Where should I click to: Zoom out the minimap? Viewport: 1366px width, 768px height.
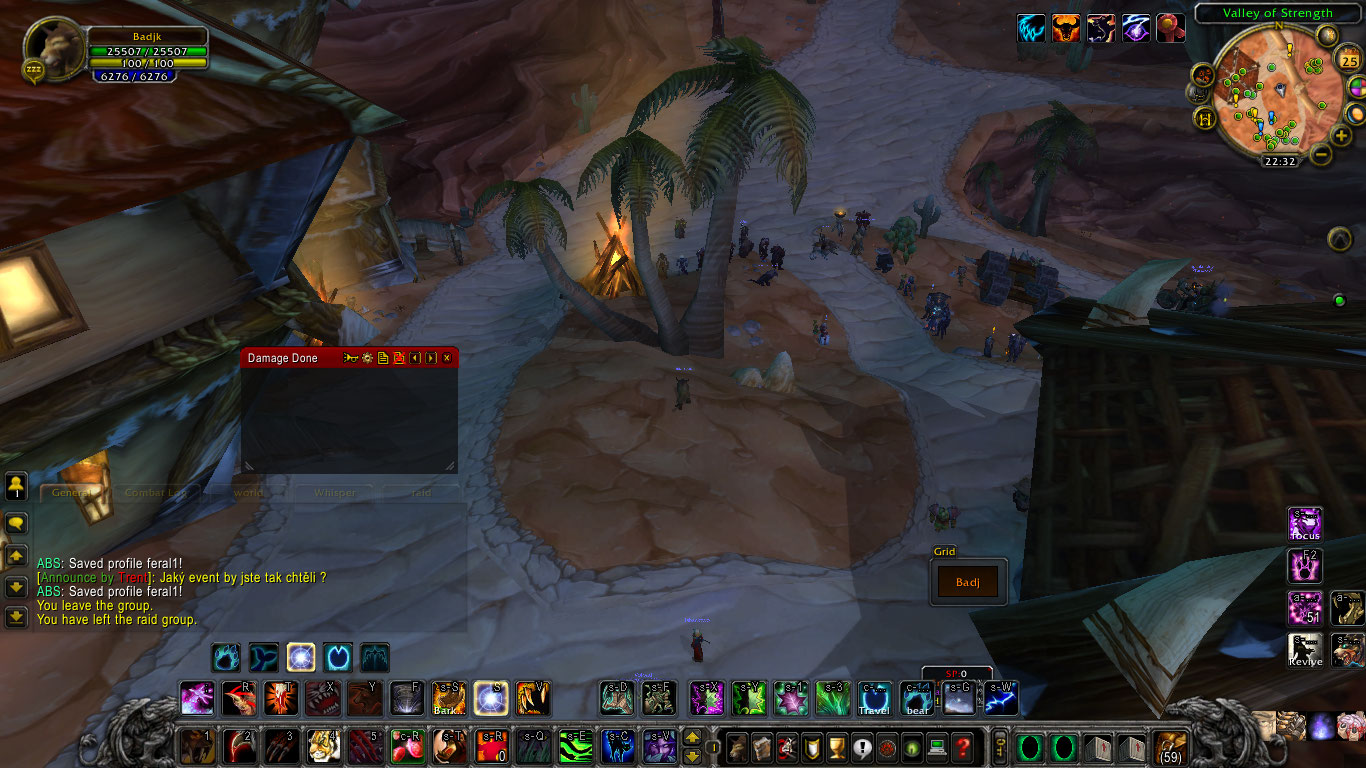pyautogui.click(x=1321, y=155)
